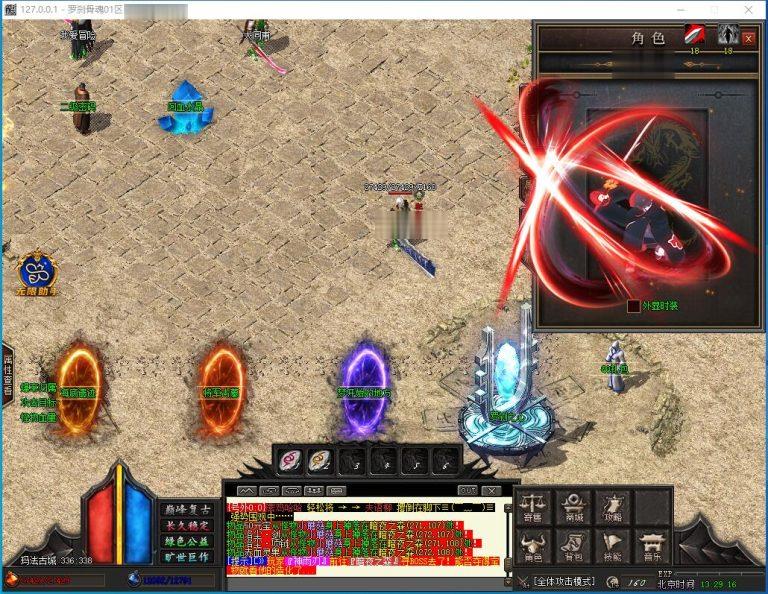Open the 攻略 guide
This screenshot has width=768, height=594.
(613, 507)
